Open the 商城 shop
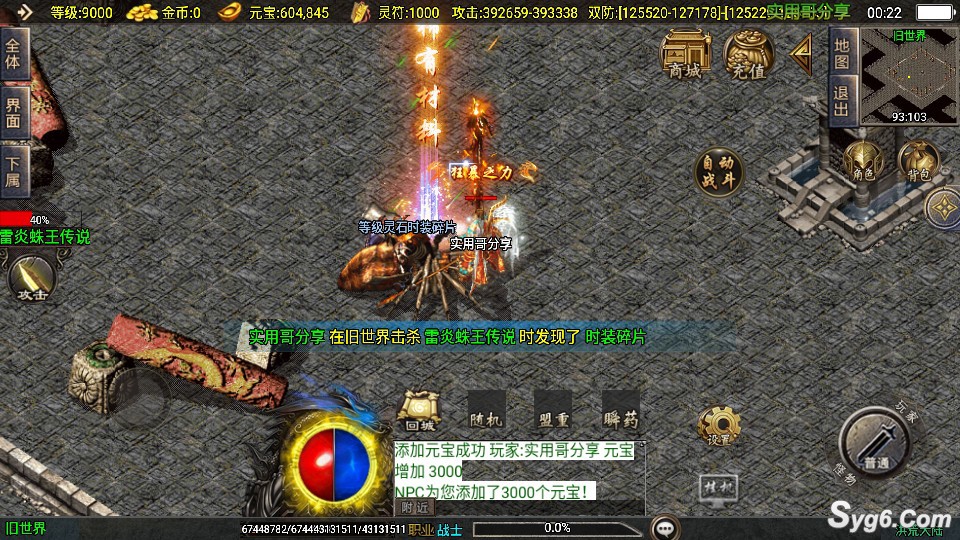The image size is (960, 540). point(686,53)
